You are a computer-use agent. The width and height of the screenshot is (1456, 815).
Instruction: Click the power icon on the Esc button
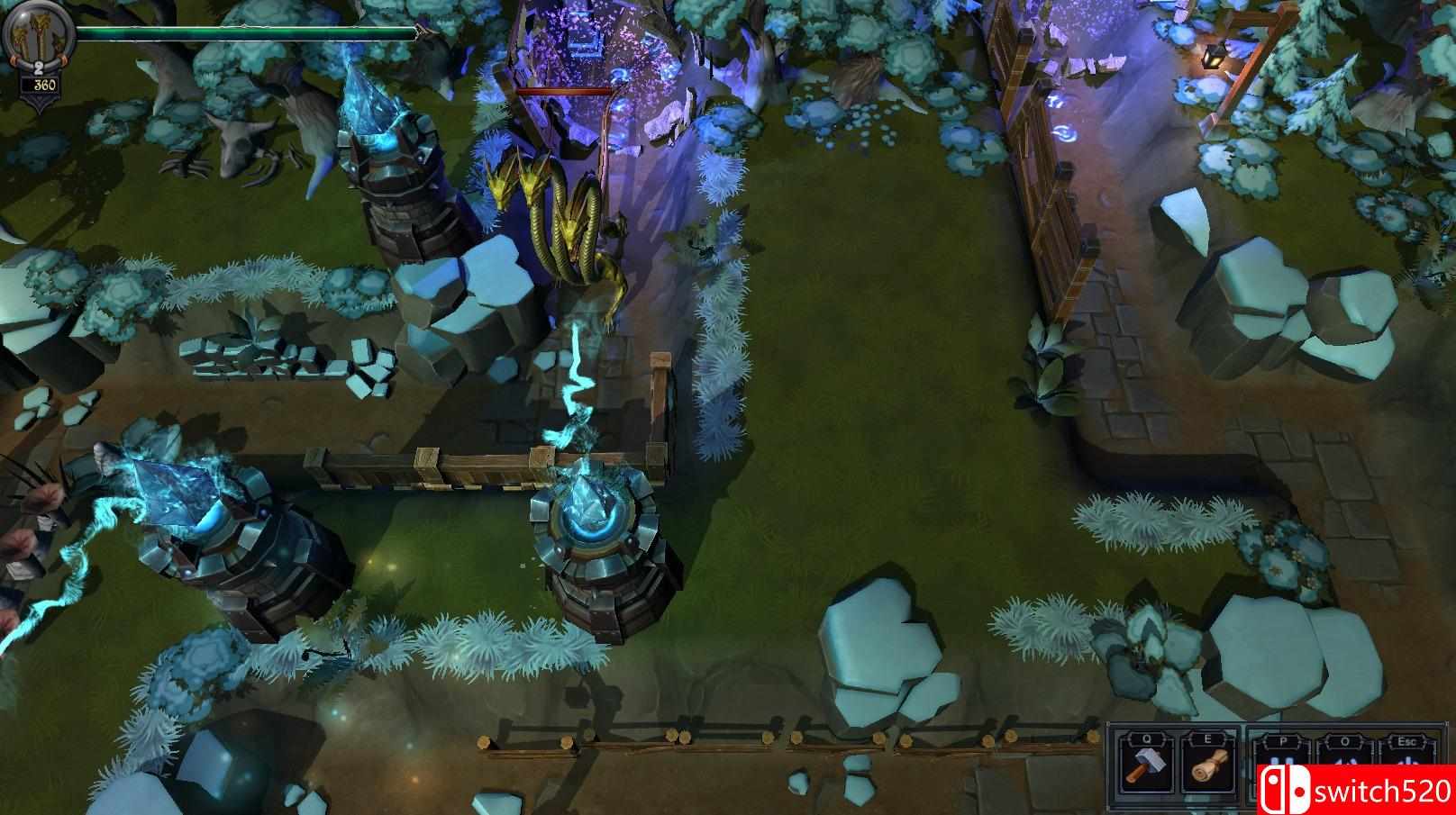[x=1410, y=761]
